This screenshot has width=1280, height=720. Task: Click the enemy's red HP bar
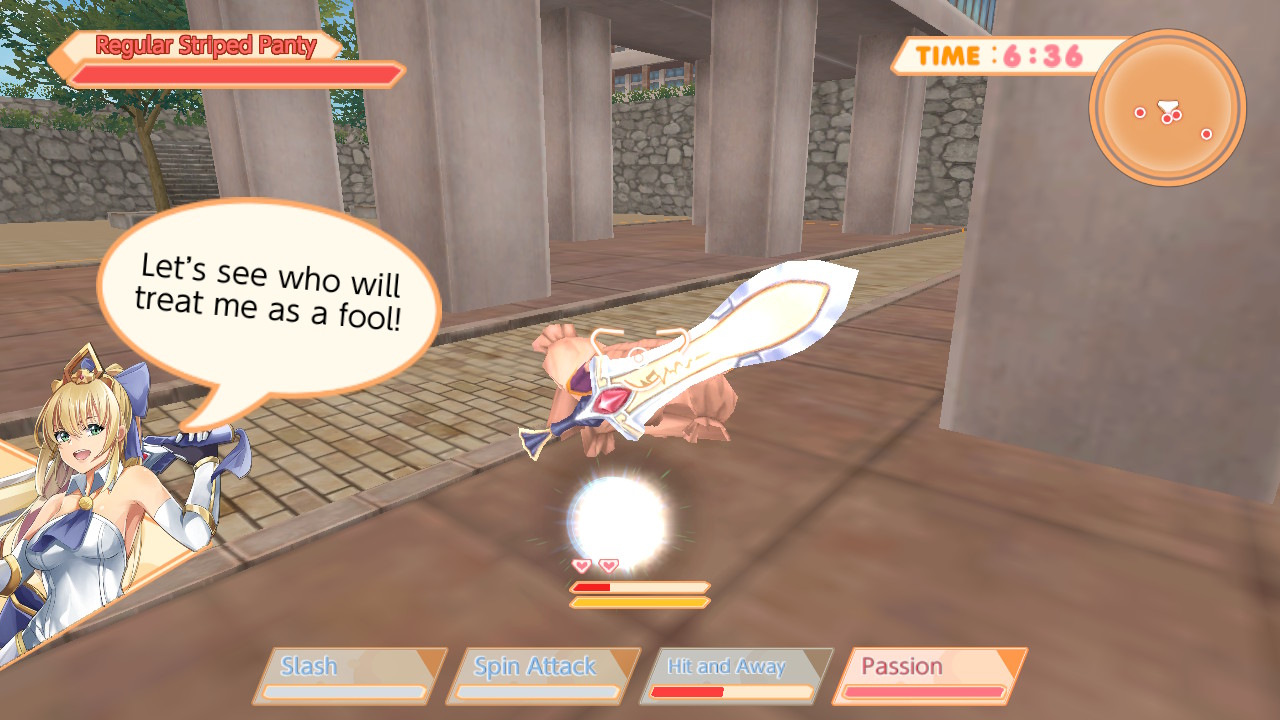click(590, 588)
